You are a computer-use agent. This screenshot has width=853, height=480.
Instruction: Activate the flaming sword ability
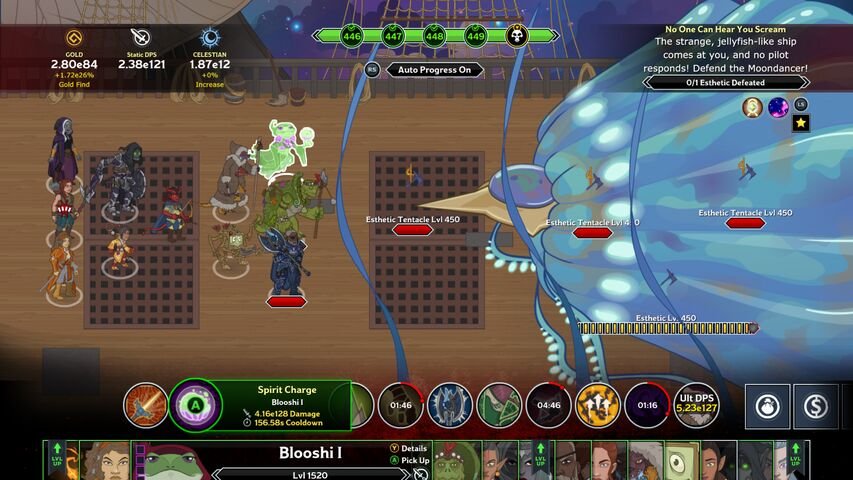tap(145, 405)
